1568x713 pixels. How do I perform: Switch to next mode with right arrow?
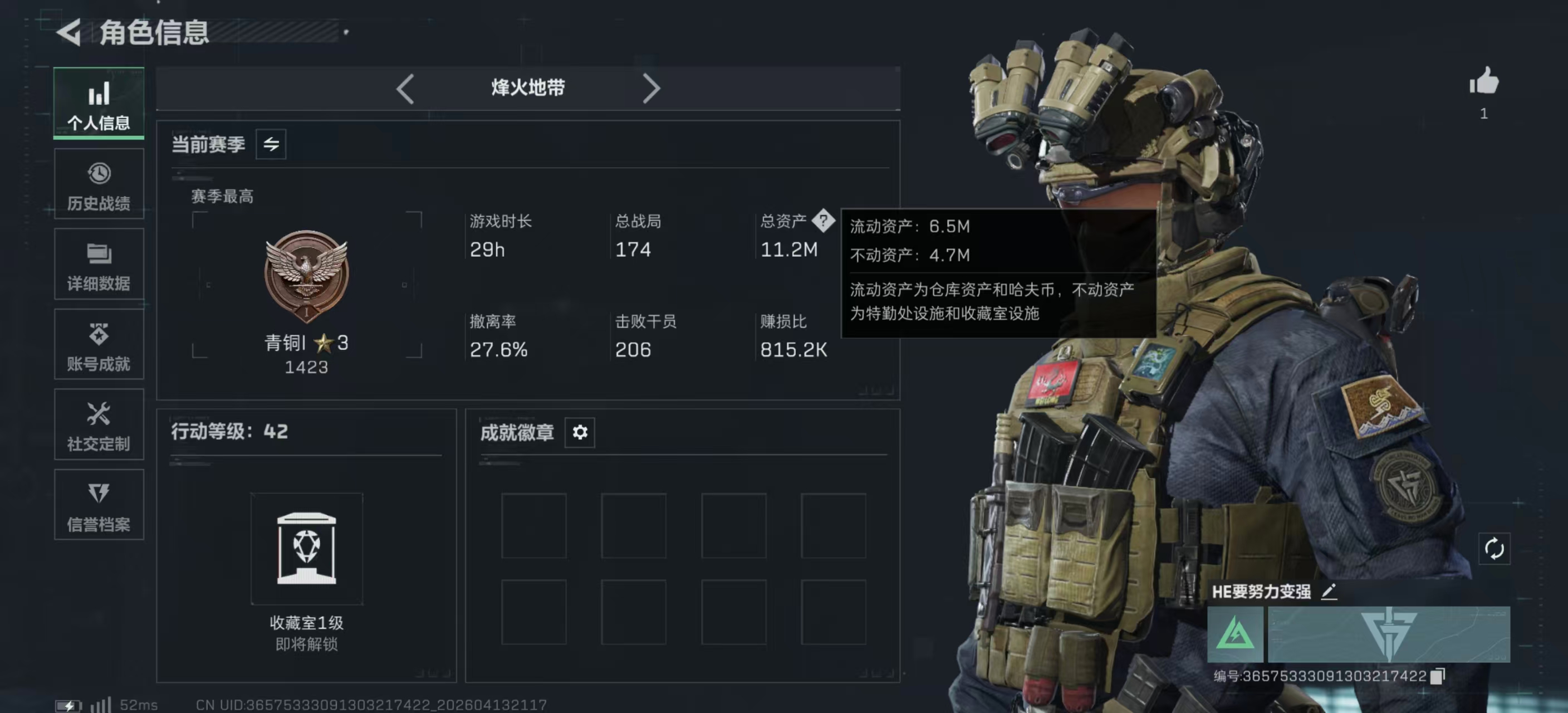click(x=652, y=88)
